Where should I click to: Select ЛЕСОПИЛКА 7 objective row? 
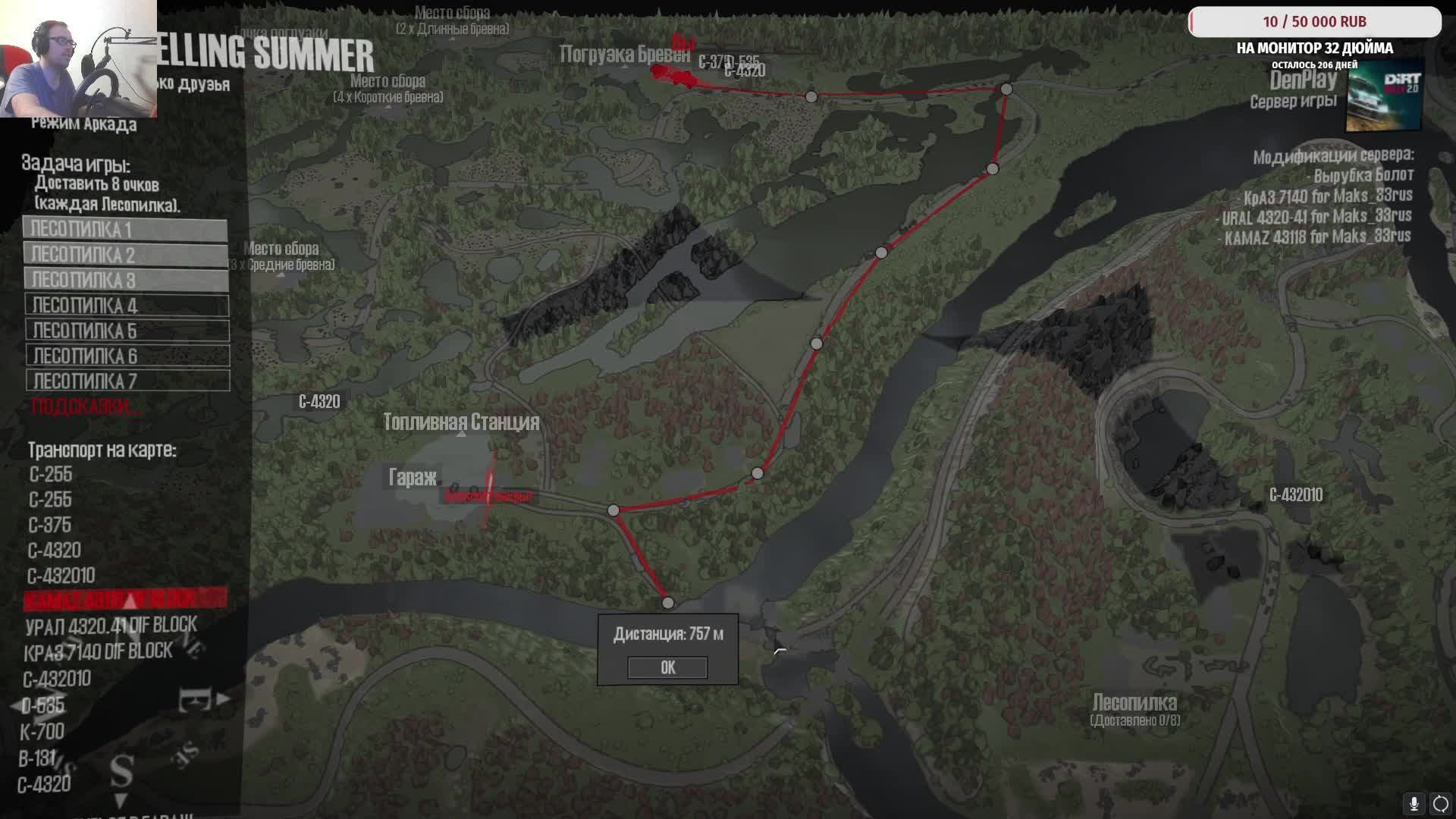tap(127, 381)
